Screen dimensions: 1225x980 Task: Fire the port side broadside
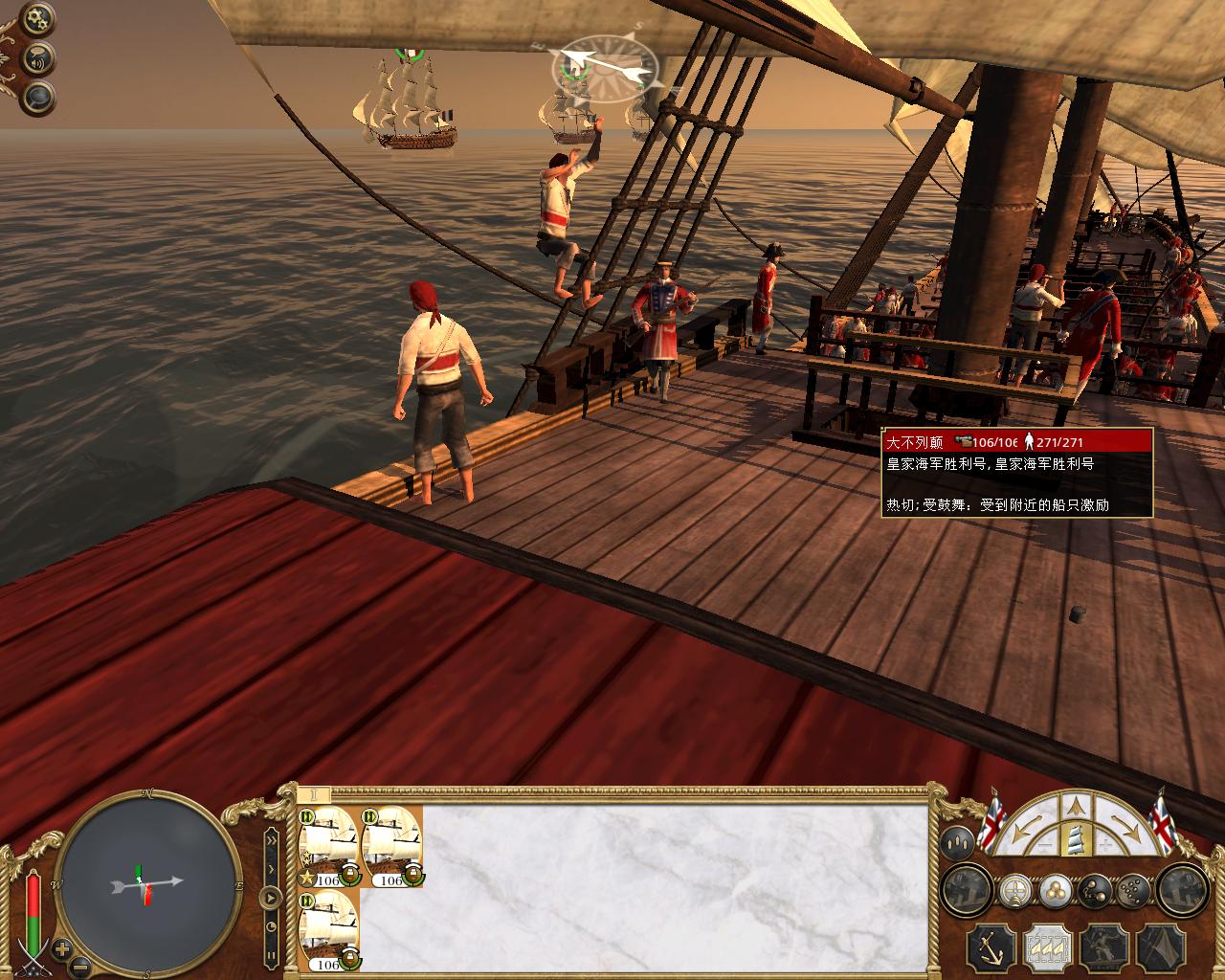click(x=968, y=891)
